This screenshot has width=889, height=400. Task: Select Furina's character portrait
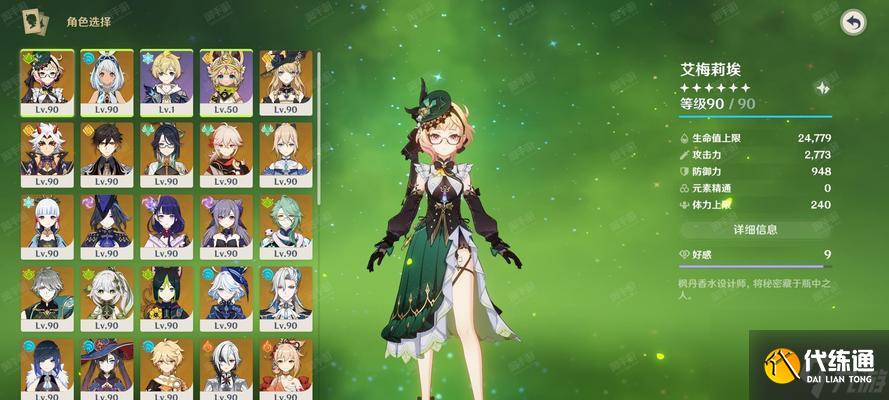point(226,299)
